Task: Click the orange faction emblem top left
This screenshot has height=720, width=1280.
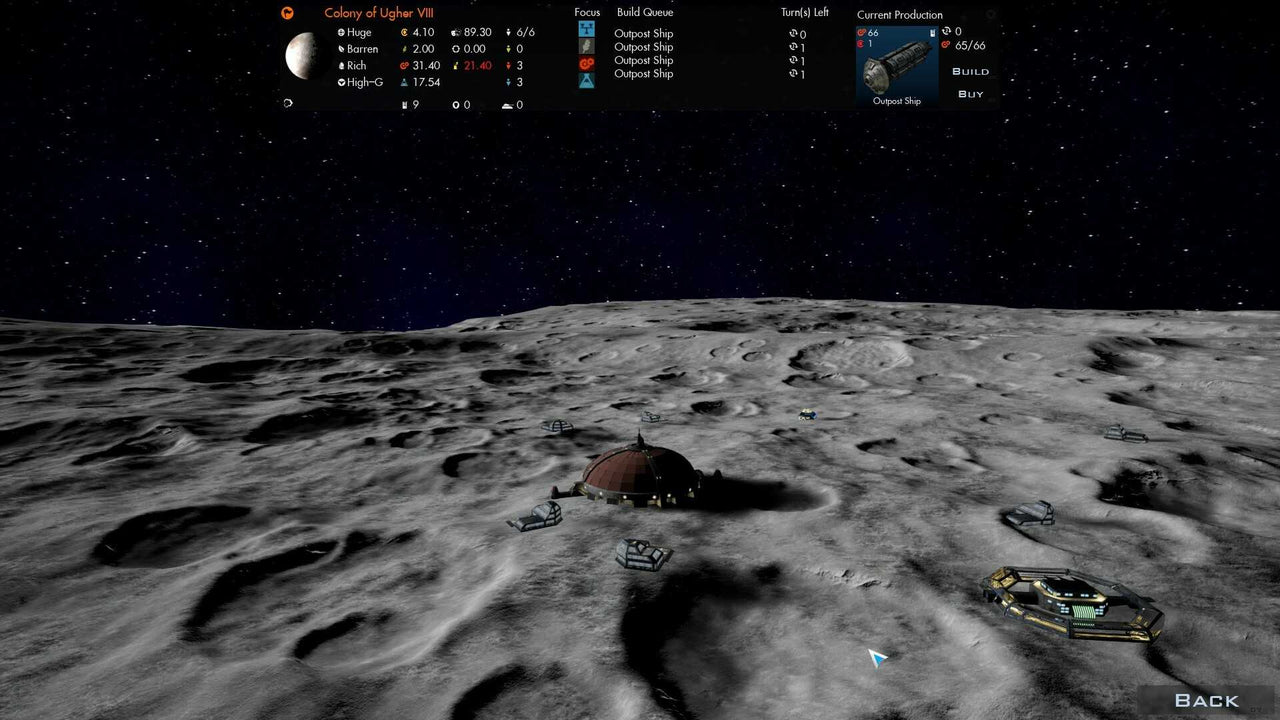Action: click(288, 13)
